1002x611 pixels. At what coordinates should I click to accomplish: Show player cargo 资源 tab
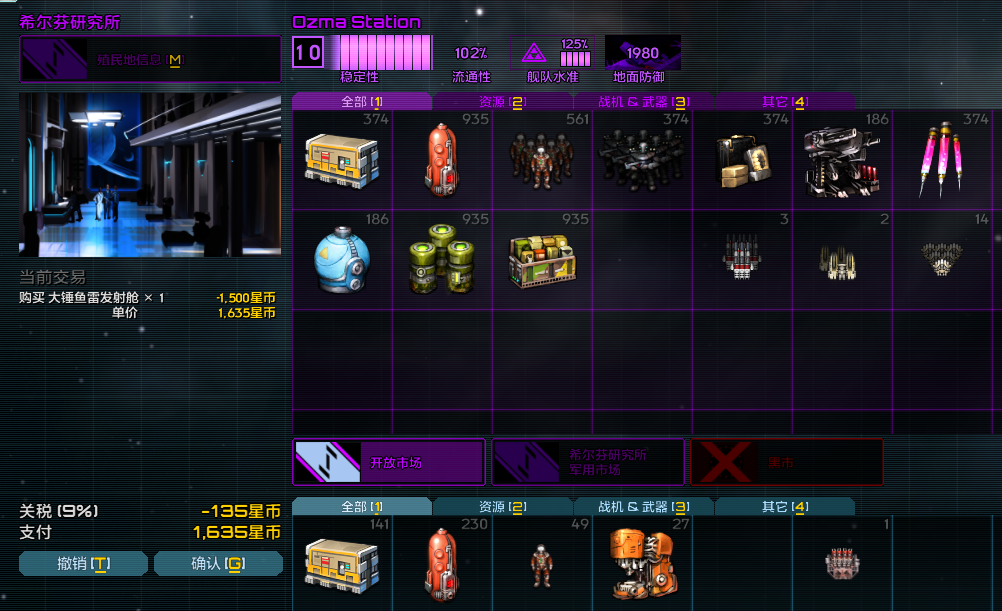click(502, 507)
